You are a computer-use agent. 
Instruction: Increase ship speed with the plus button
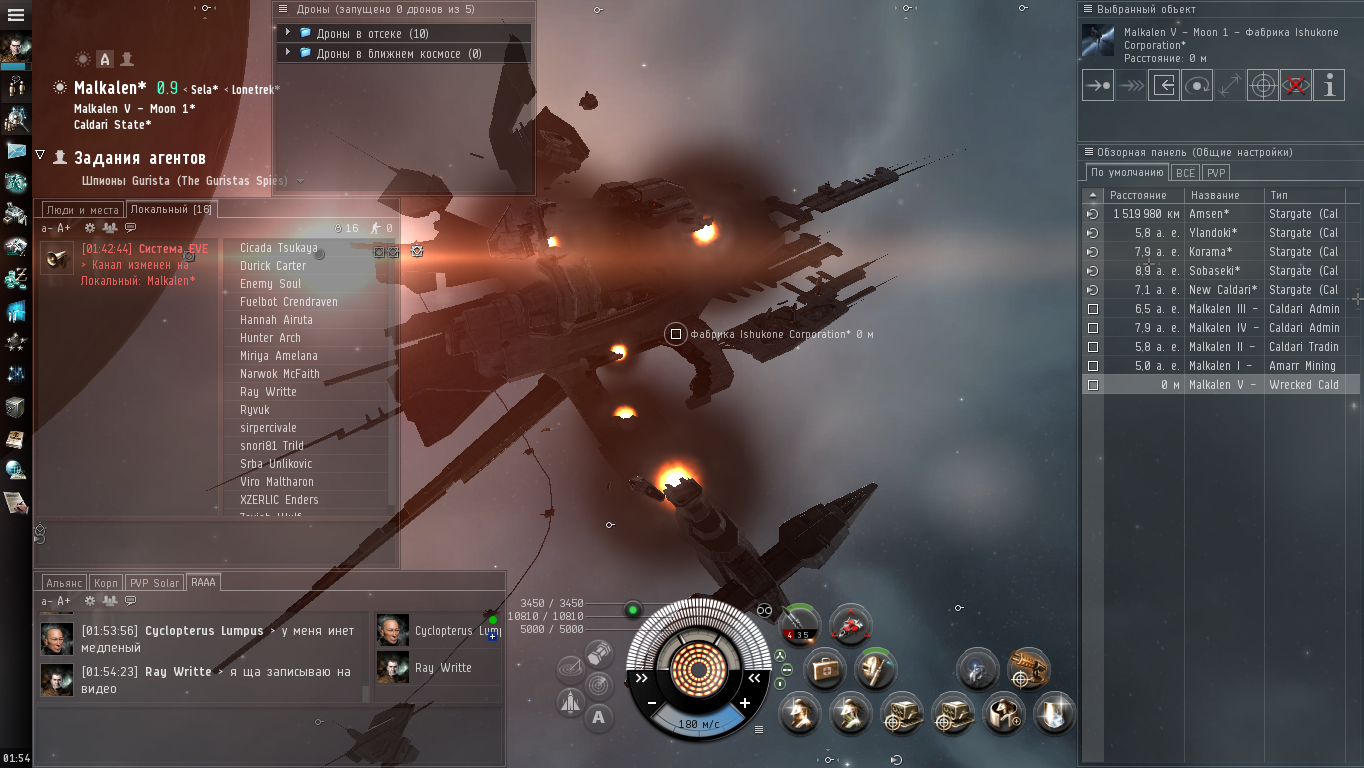[x=745, y=703]
